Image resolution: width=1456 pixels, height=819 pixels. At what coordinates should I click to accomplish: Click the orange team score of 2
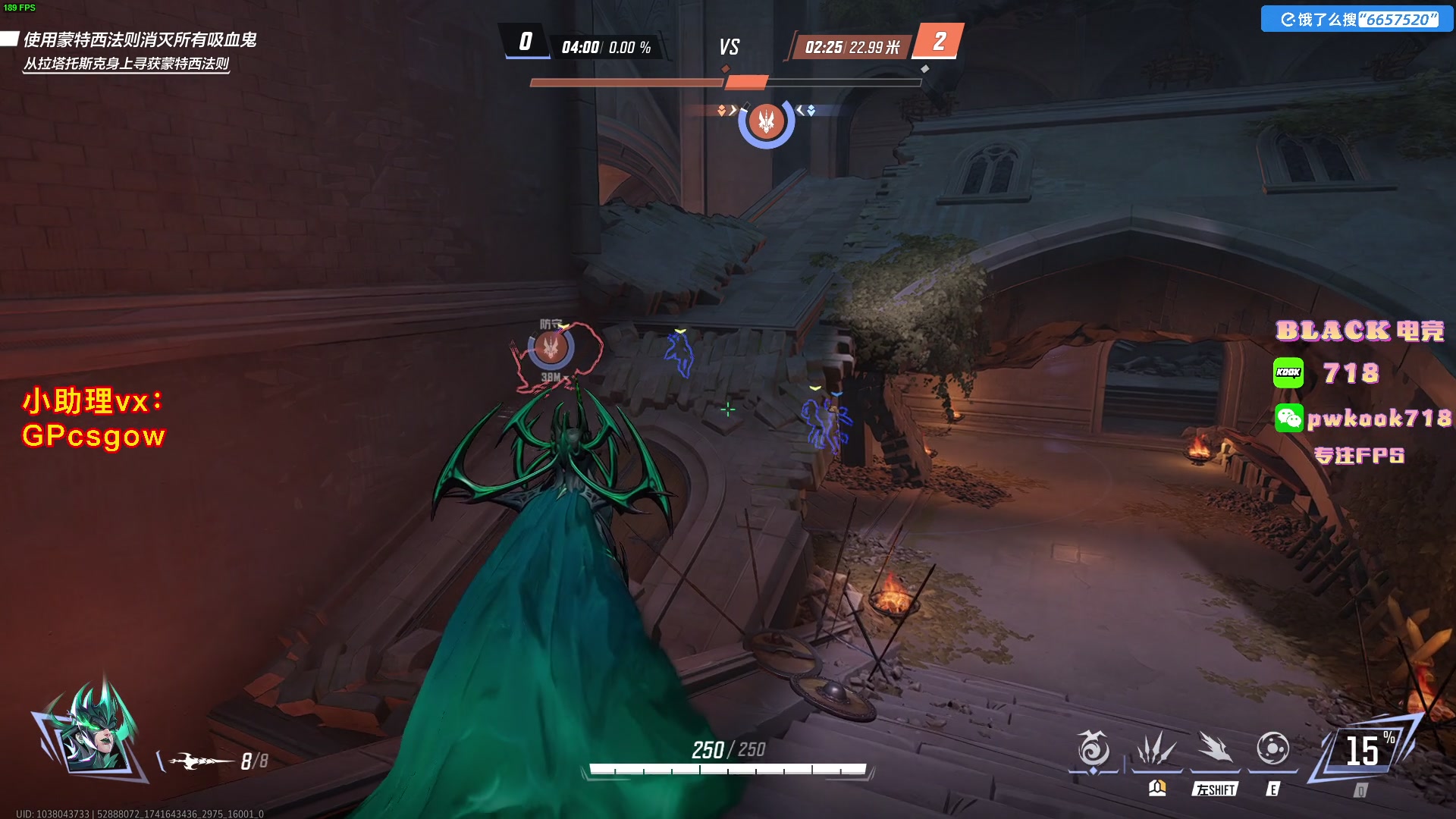pyautogui.click(x=939, y=41)
